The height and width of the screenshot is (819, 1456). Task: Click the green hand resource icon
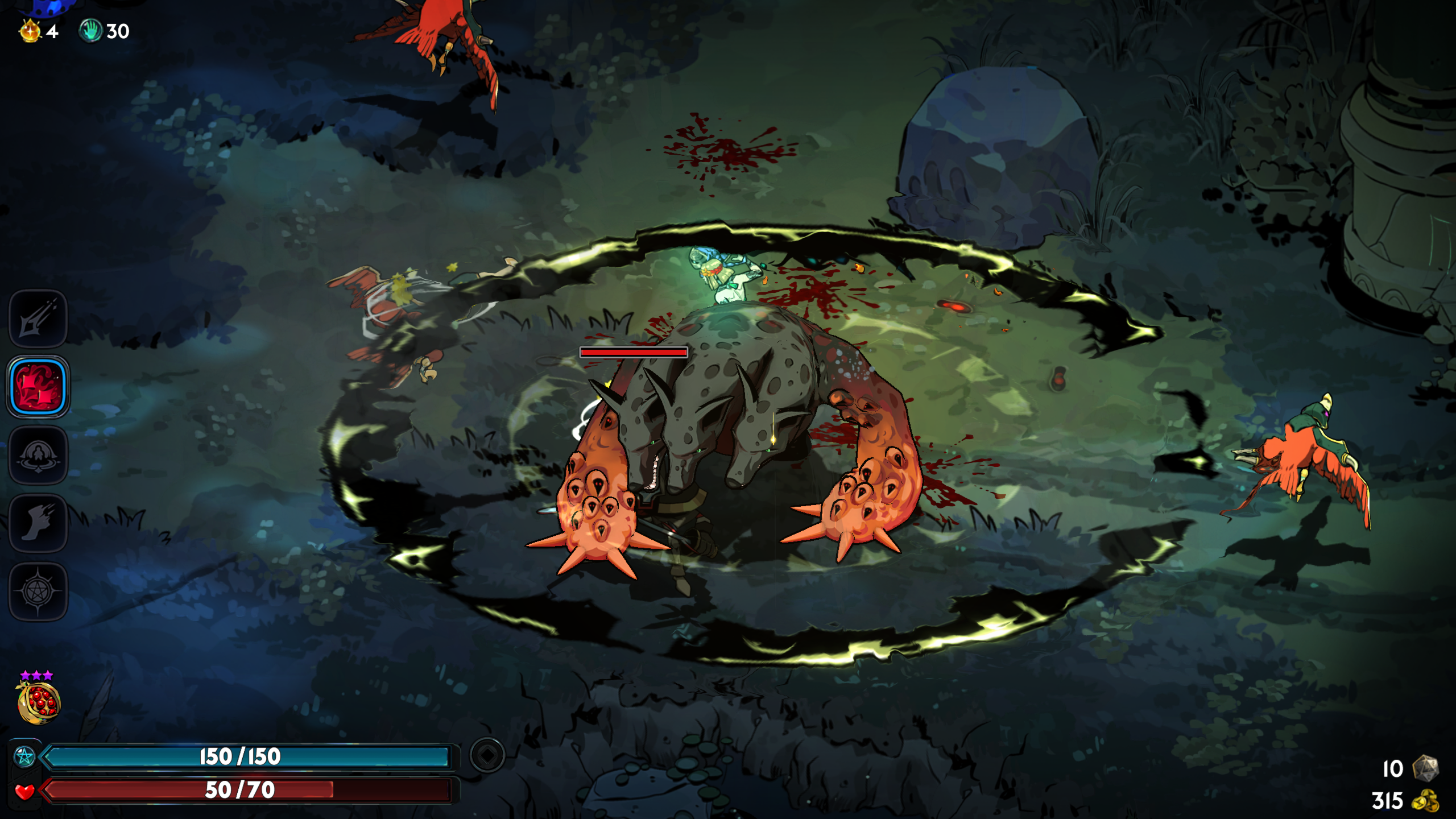90,31
